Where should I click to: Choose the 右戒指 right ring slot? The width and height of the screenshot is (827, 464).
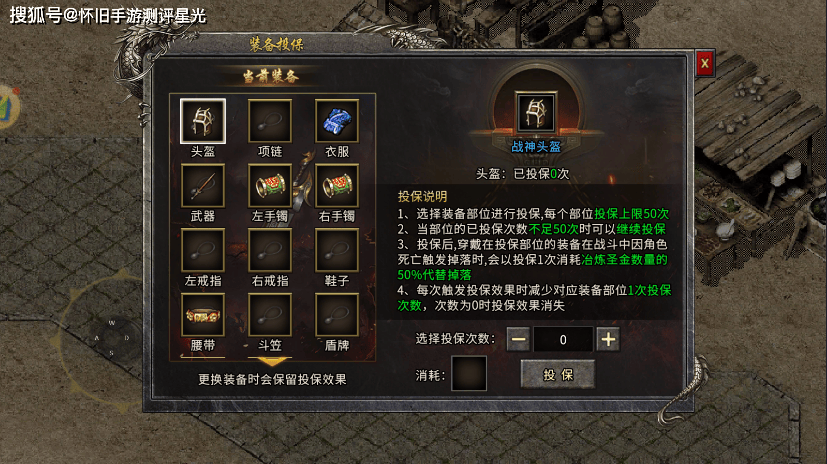270,249
